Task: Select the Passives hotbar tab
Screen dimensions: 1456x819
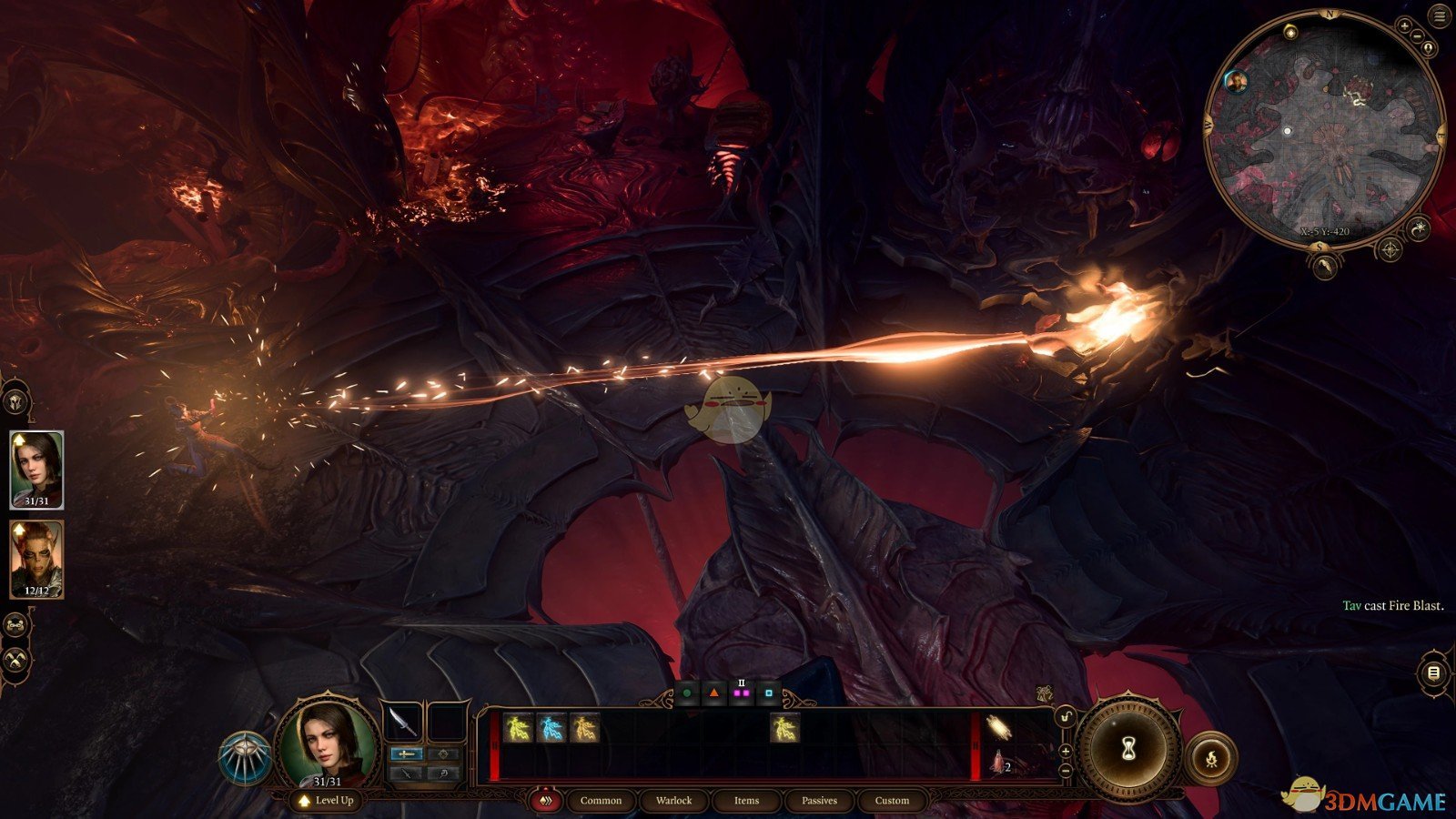Action: (x=819, y=801)
